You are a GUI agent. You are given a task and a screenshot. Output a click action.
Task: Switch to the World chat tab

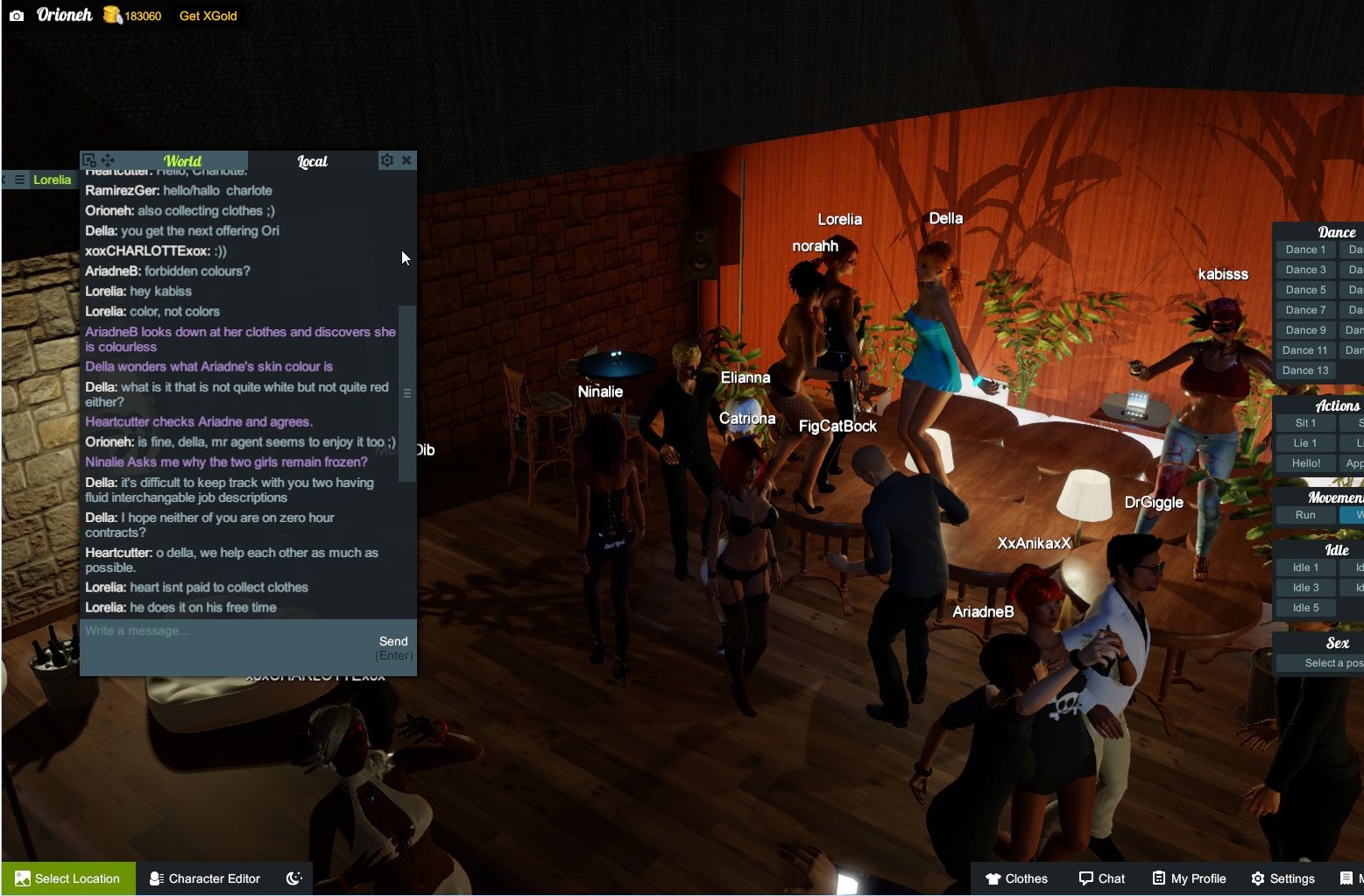click(181, 161)
